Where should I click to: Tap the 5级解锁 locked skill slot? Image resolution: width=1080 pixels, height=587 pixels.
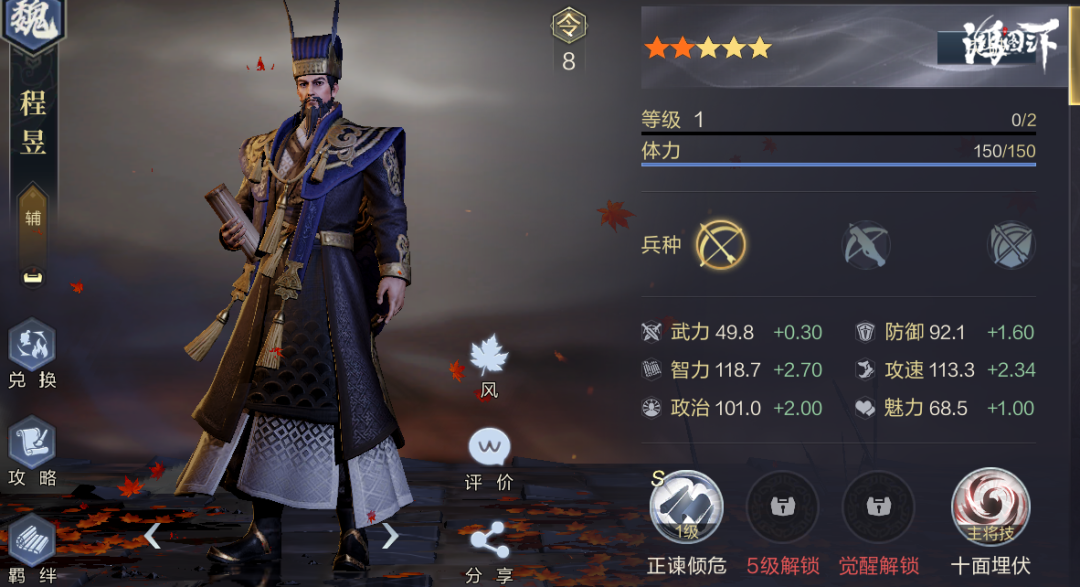782,507
